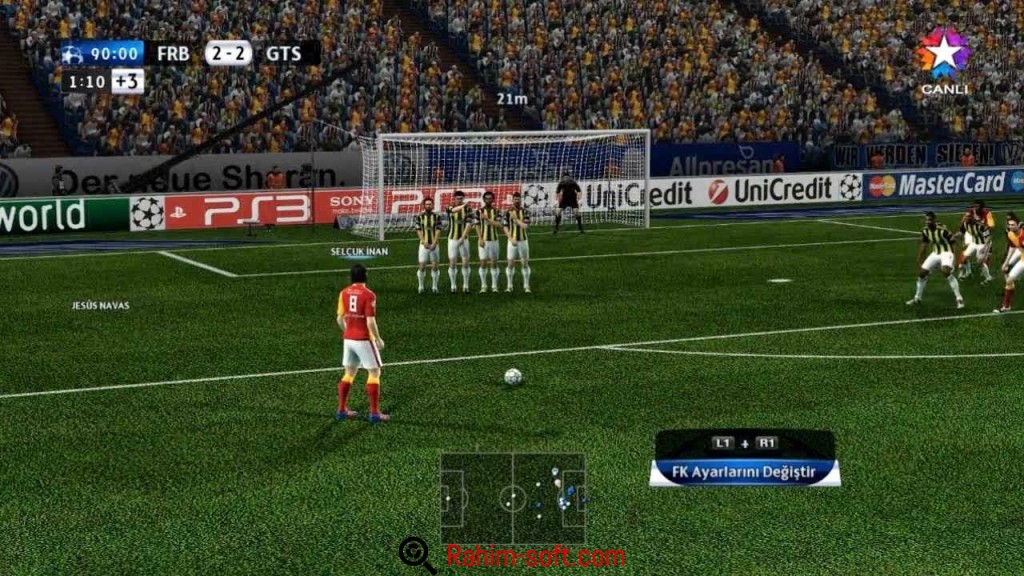Open the Rahim-soft.com watermark link
Screen dimensions: 1024x576
pyautogui.click(x=535, y=556)
